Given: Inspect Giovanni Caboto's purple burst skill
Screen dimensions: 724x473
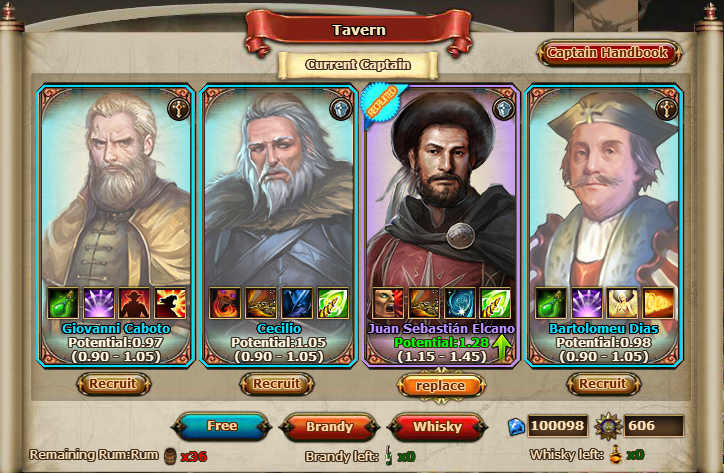Looking at the screenshot, I should 97,303.
